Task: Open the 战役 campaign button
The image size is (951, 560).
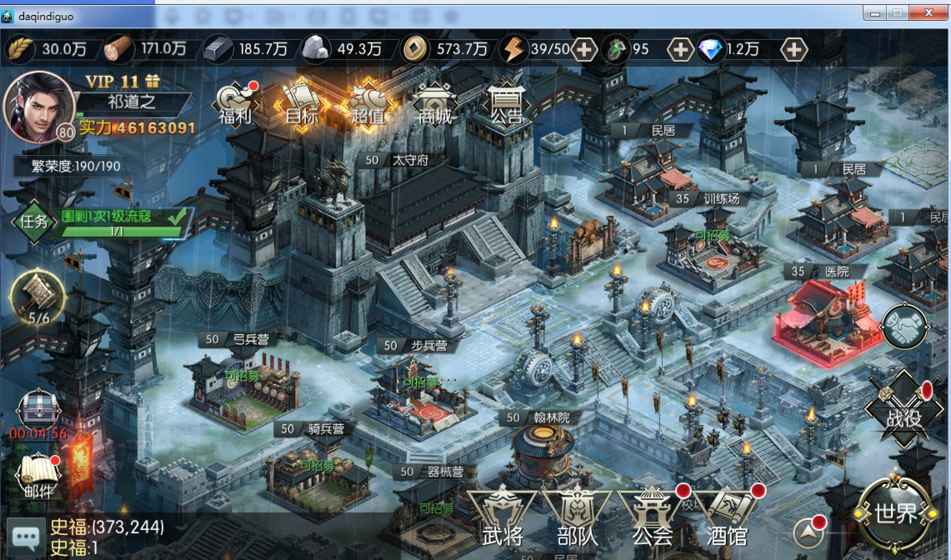Action: tap(904, 410)
